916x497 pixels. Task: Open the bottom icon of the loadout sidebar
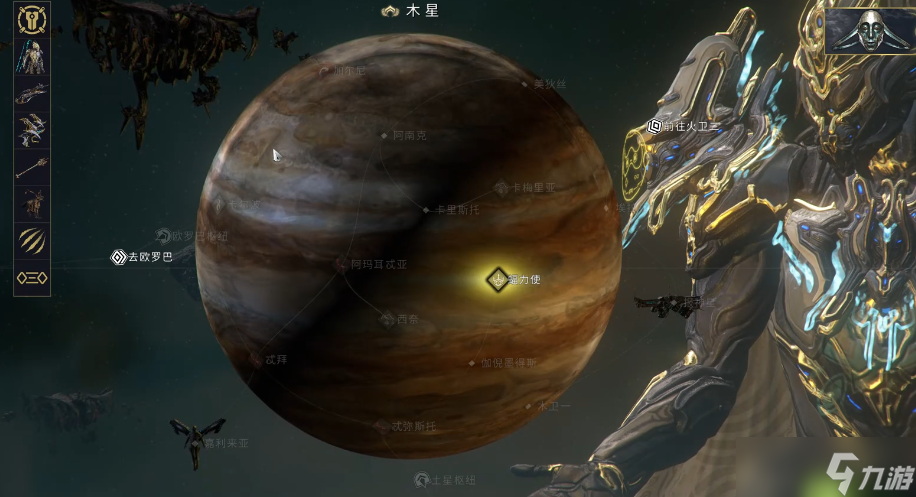[x=31, y=278]
